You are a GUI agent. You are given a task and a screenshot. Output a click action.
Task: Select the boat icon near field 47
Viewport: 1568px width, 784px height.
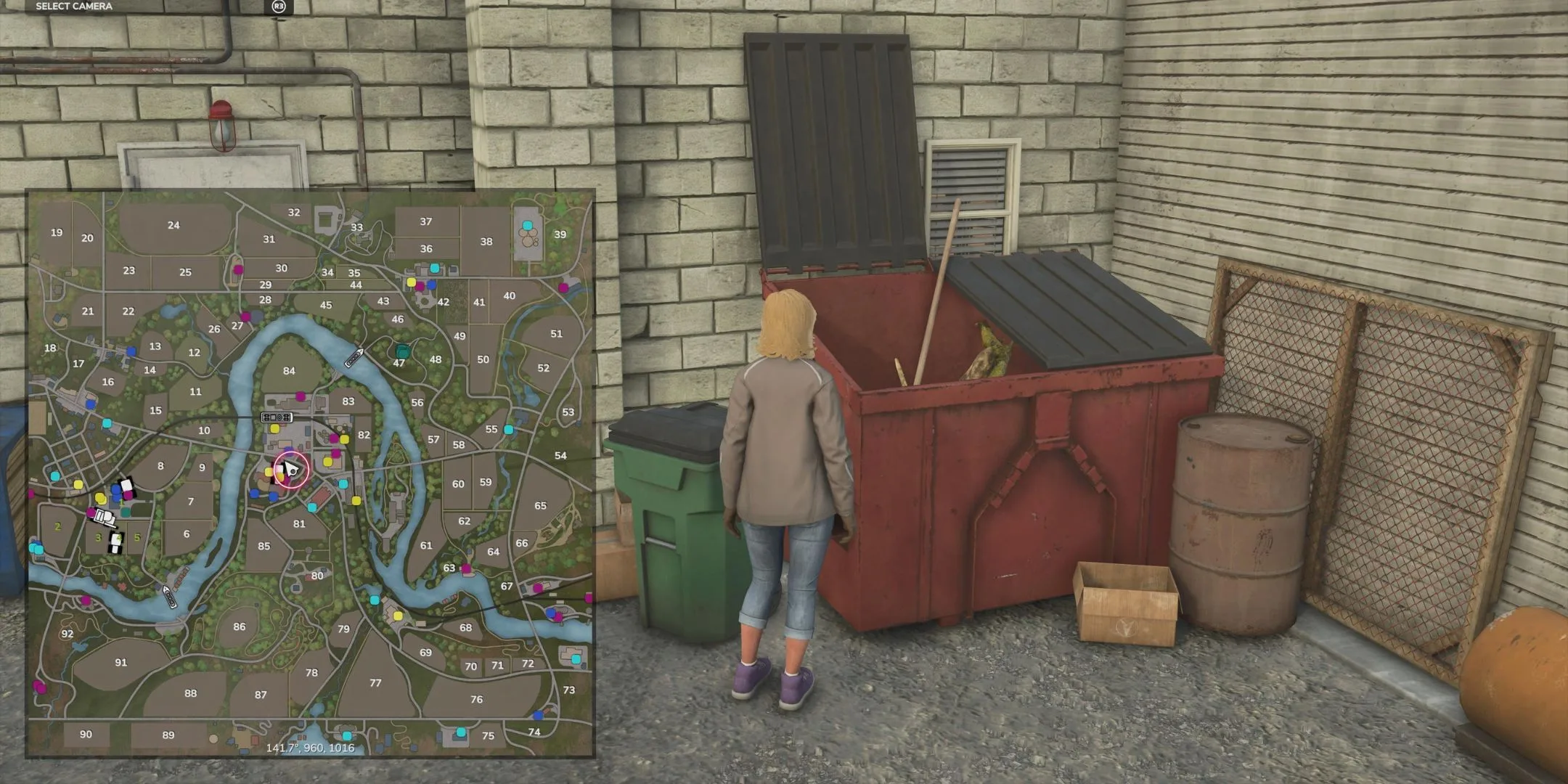(354, 357)
